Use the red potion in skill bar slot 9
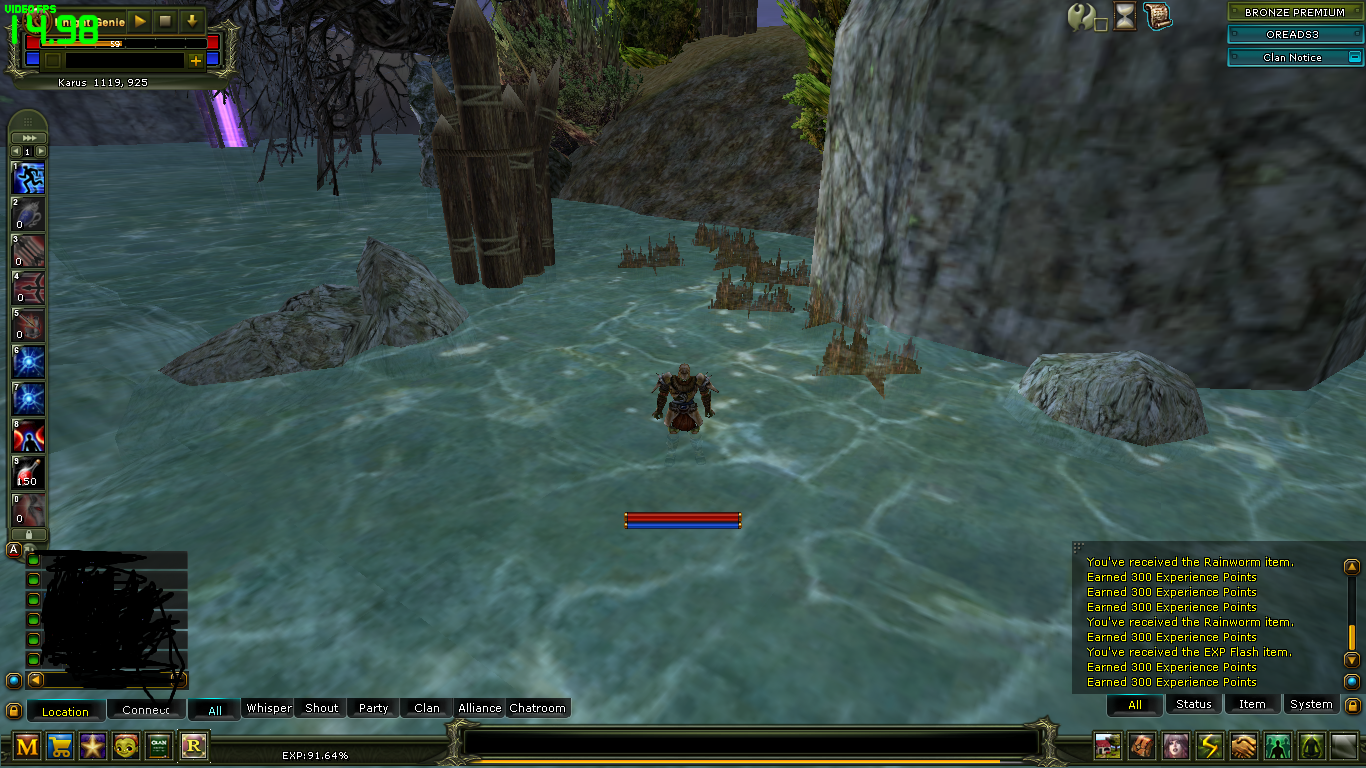This screenshot has width=1366, height=768. (28, 473)
